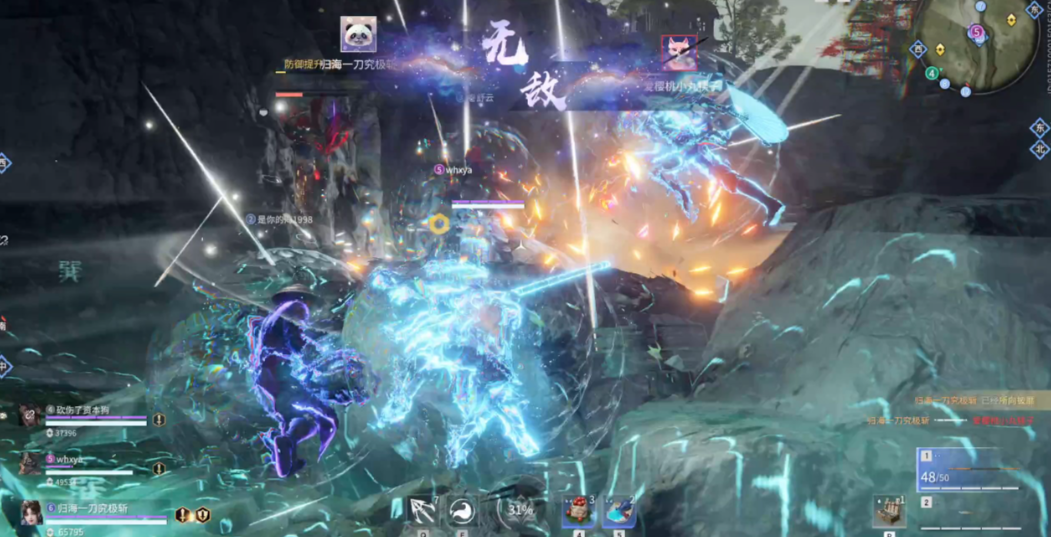This screenshot has width=1051, height=537.
Task: Click the green 4 marker on minimap
Action: pos(932,73)
